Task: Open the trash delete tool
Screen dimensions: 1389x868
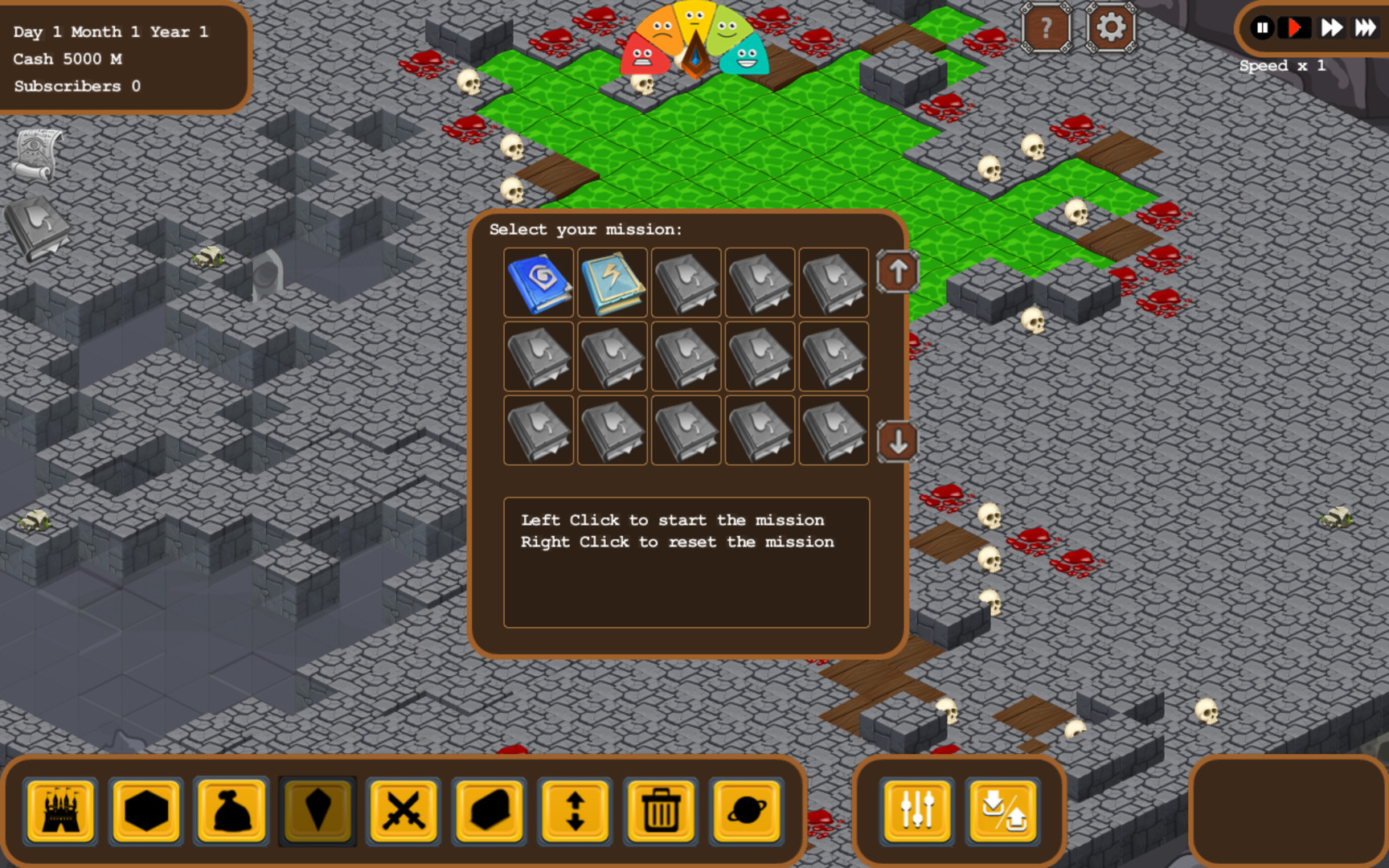Action: [661, 812]
